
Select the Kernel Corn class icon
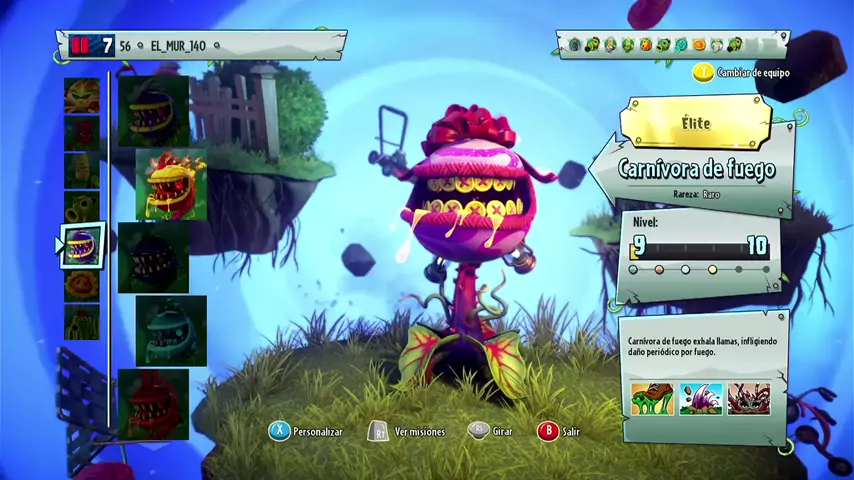[x=82, y=171]
